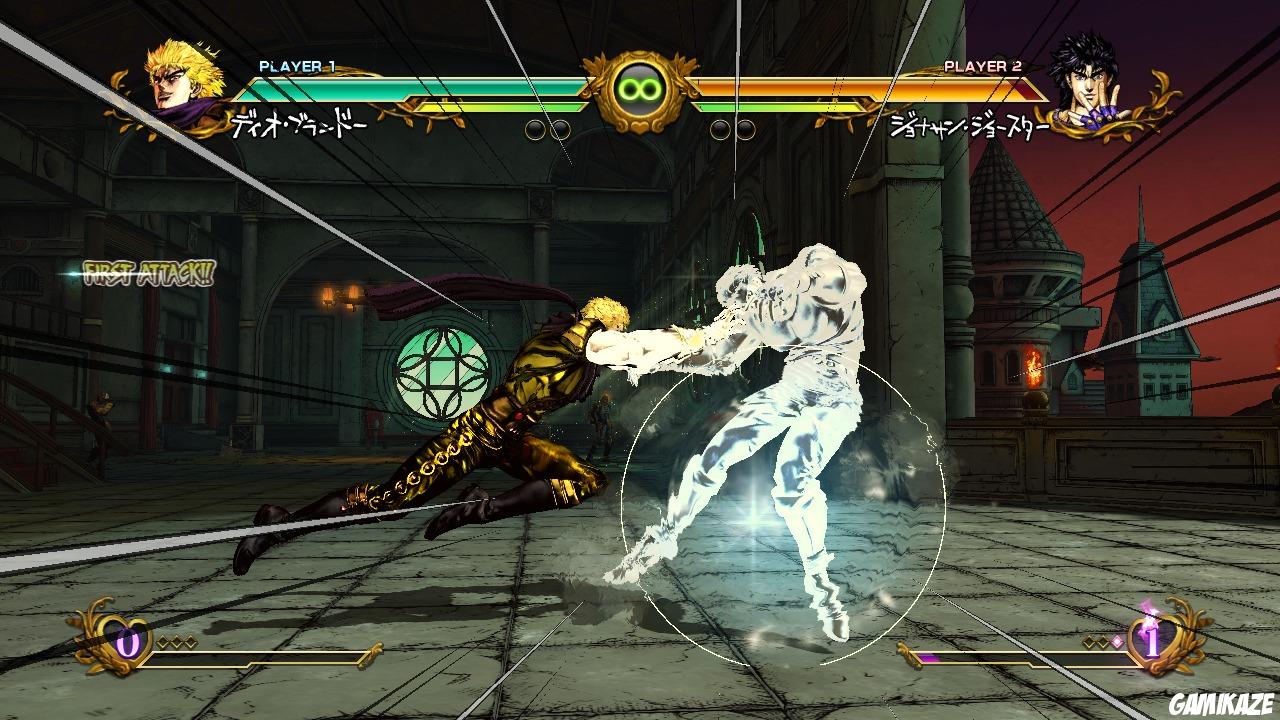The image size is (1280, 720).
Task: Toggle Player 2's first stock indicator
Action: (722, 129)
